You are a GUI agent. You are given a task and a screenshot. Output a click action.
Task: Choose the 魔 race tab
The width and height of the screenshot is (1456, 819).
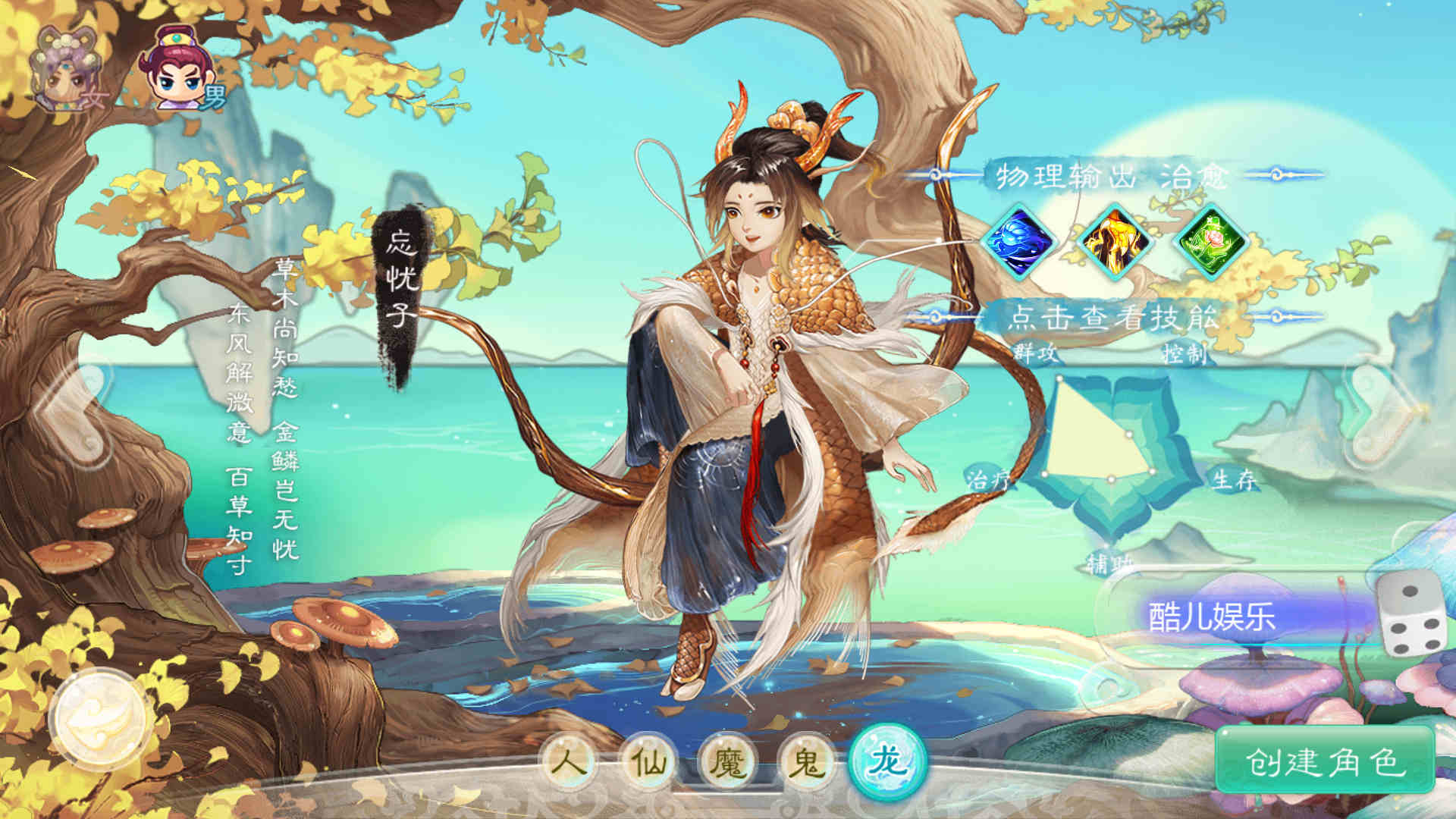[728, 759]
